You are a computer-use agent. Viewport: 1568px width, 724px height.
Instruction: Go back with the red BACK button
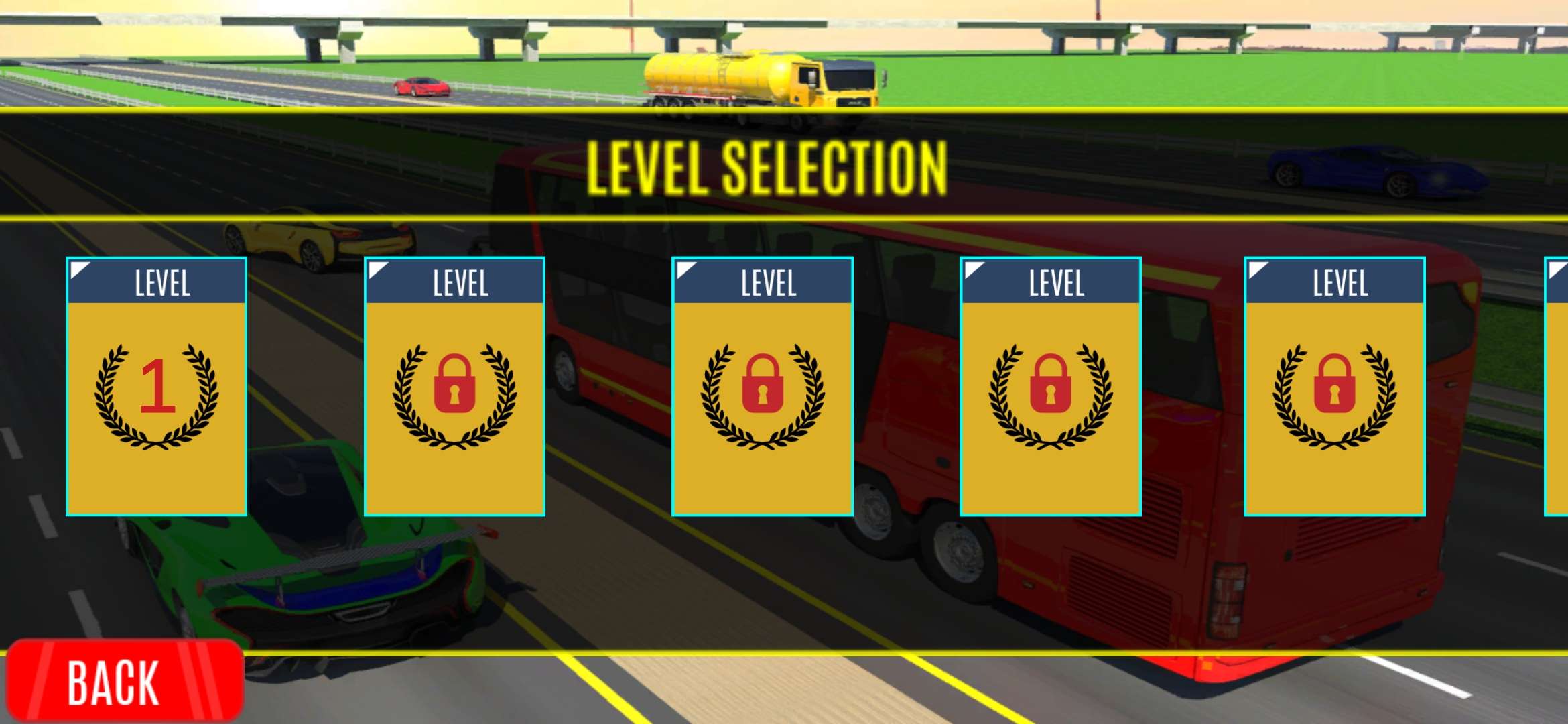(124, 680)
